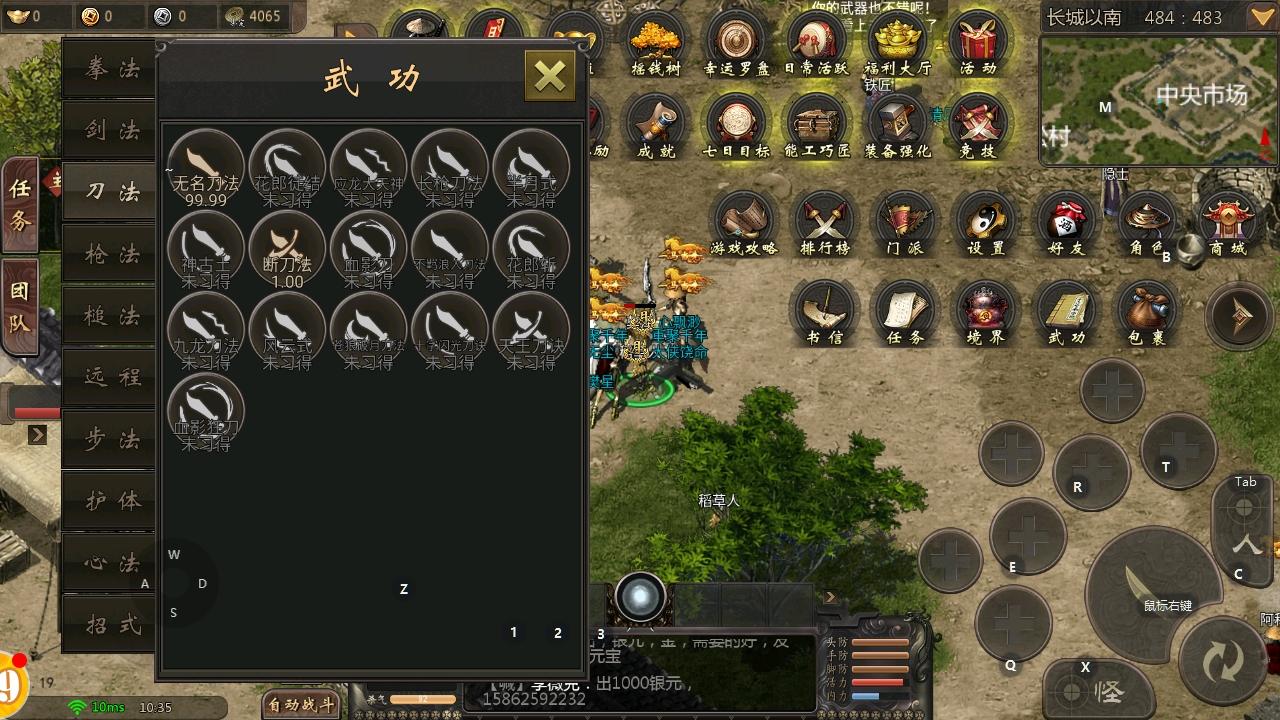Open the 团队 side tab
Screen dimensions: 1280x720
click(20, 306)
